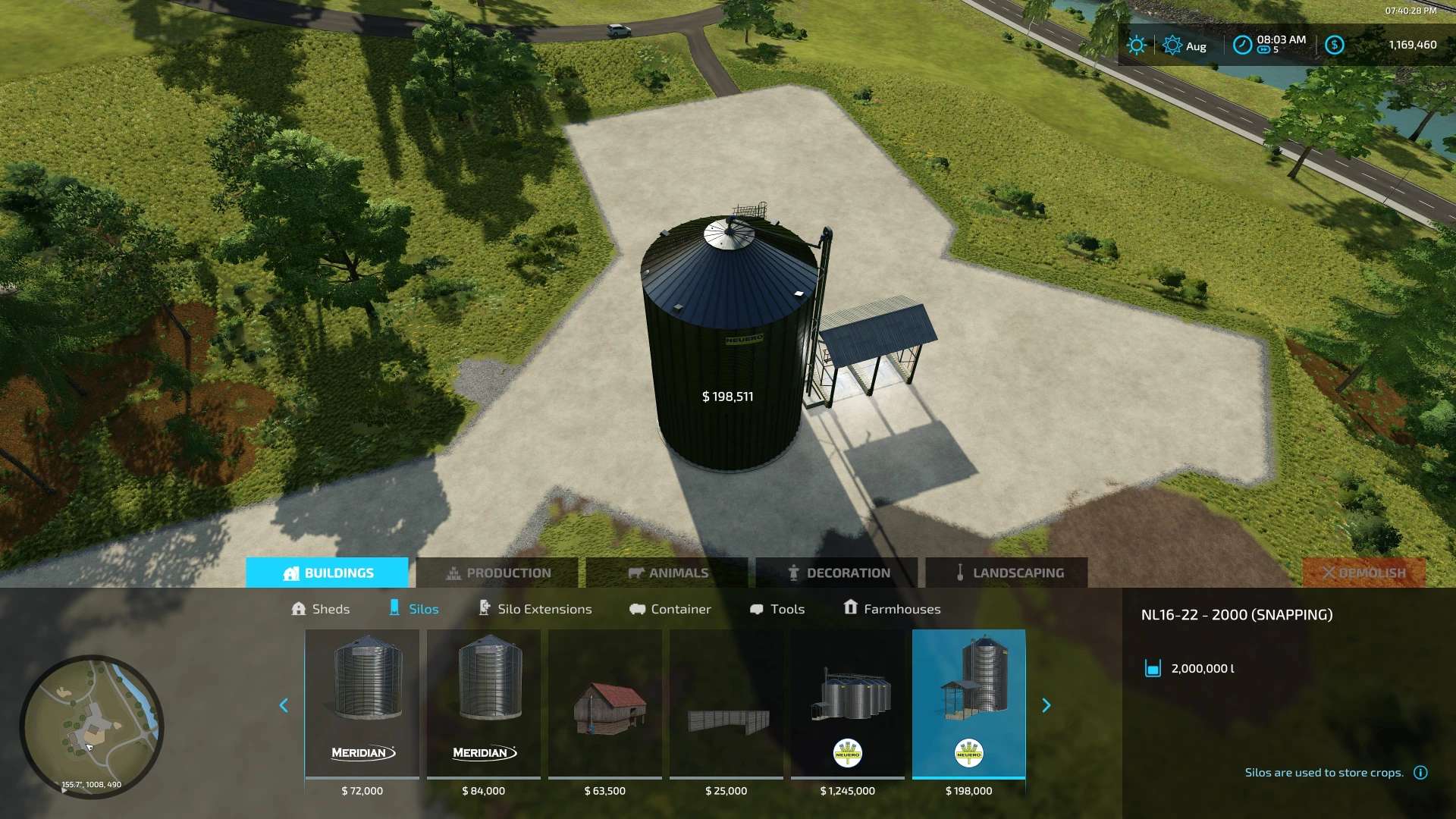Show next items with right arrow
This screenshot has height=819, width=1456.
click(x=1046, y=705)
